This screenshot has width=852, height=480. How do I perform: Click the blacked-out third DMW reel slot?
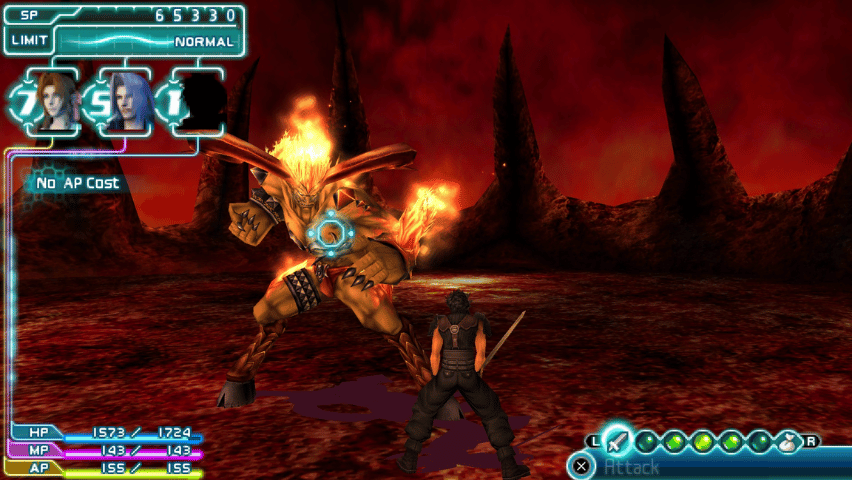pos(203,101)
